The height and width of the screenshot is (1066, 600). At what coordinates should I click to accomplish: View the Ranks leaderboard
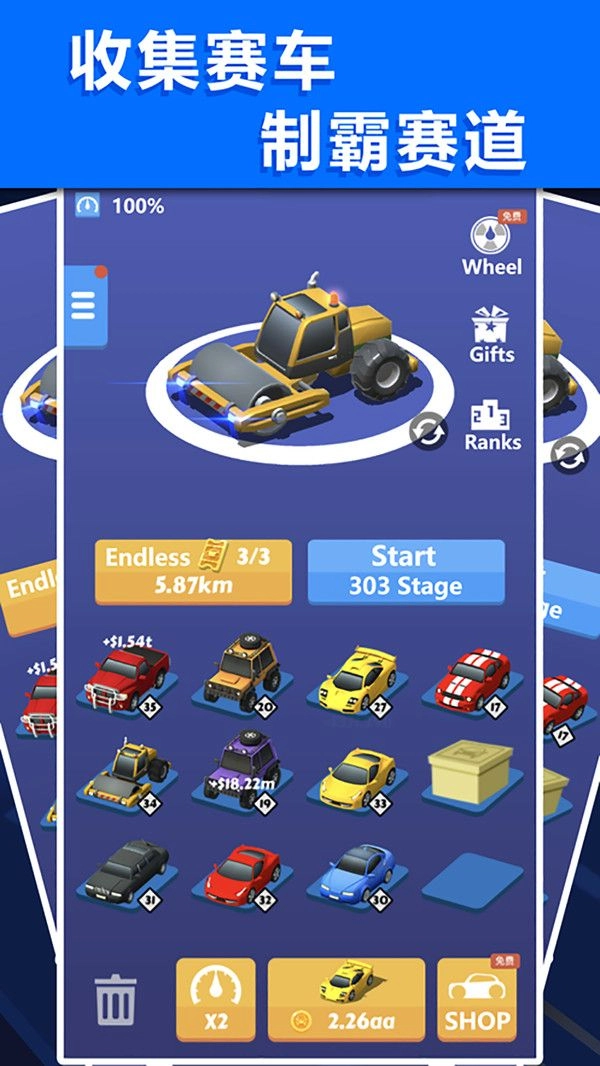pyautogui.click(x=492, y=424)
